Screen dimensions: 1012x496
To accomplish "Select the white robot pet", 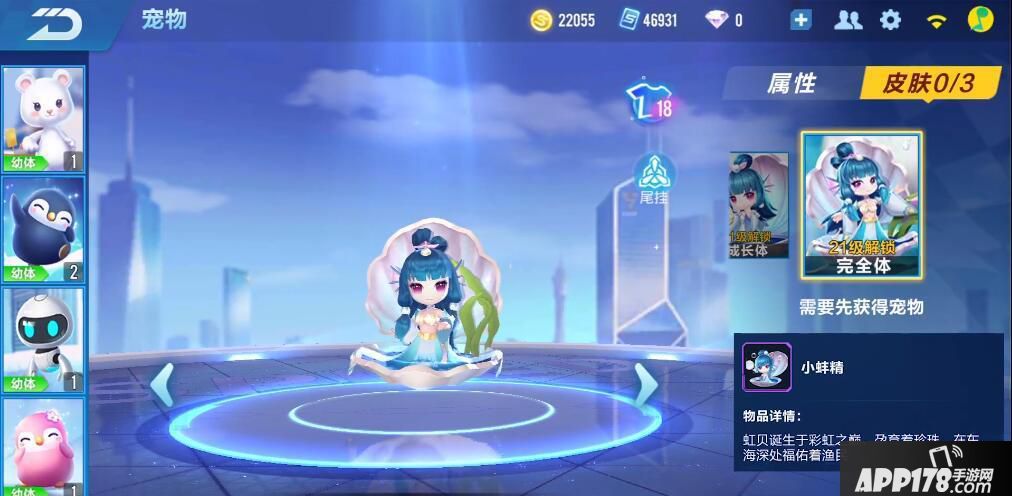I will [x=44, y=340].
